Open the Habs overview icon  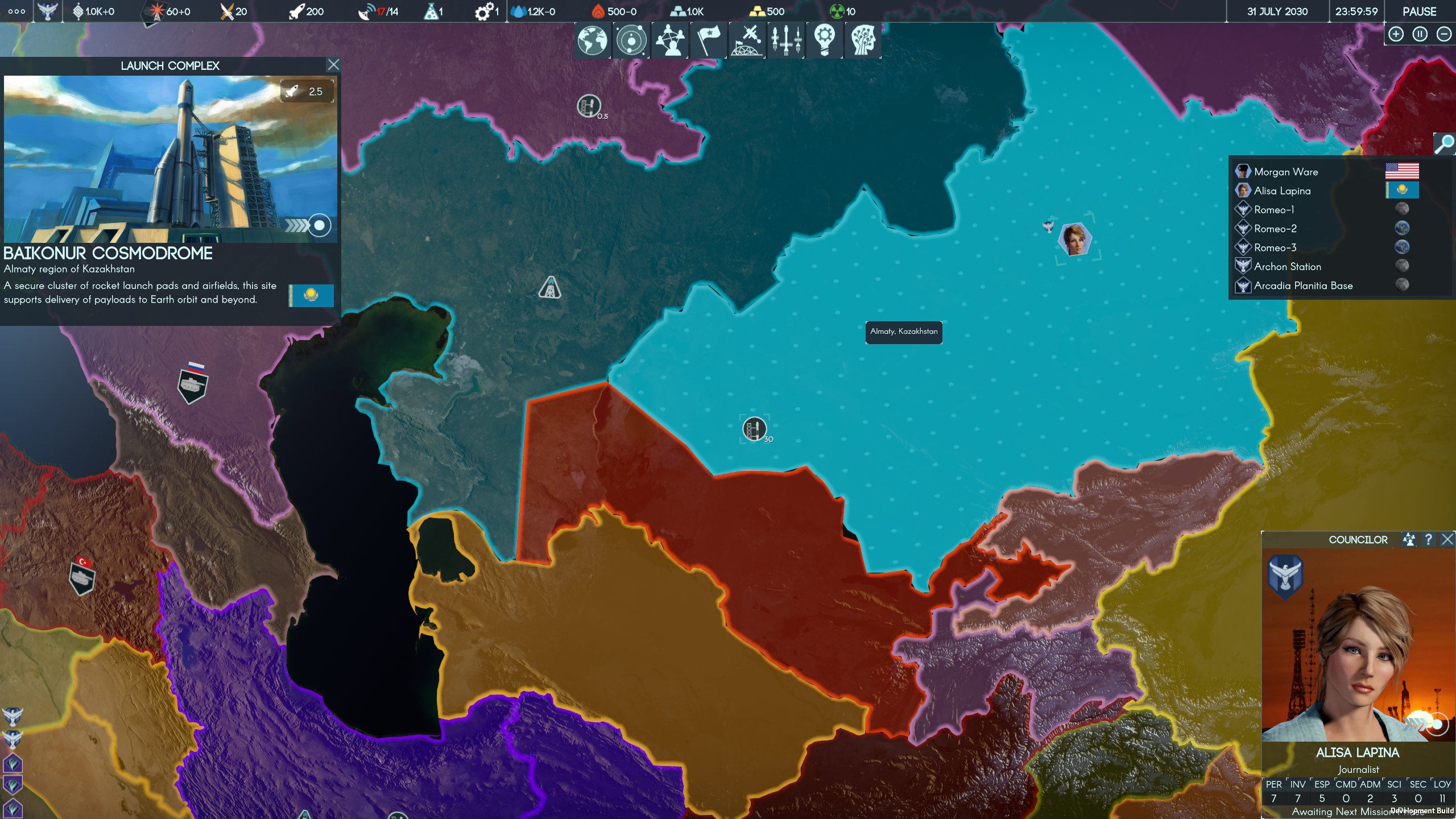tap(746, 40)
